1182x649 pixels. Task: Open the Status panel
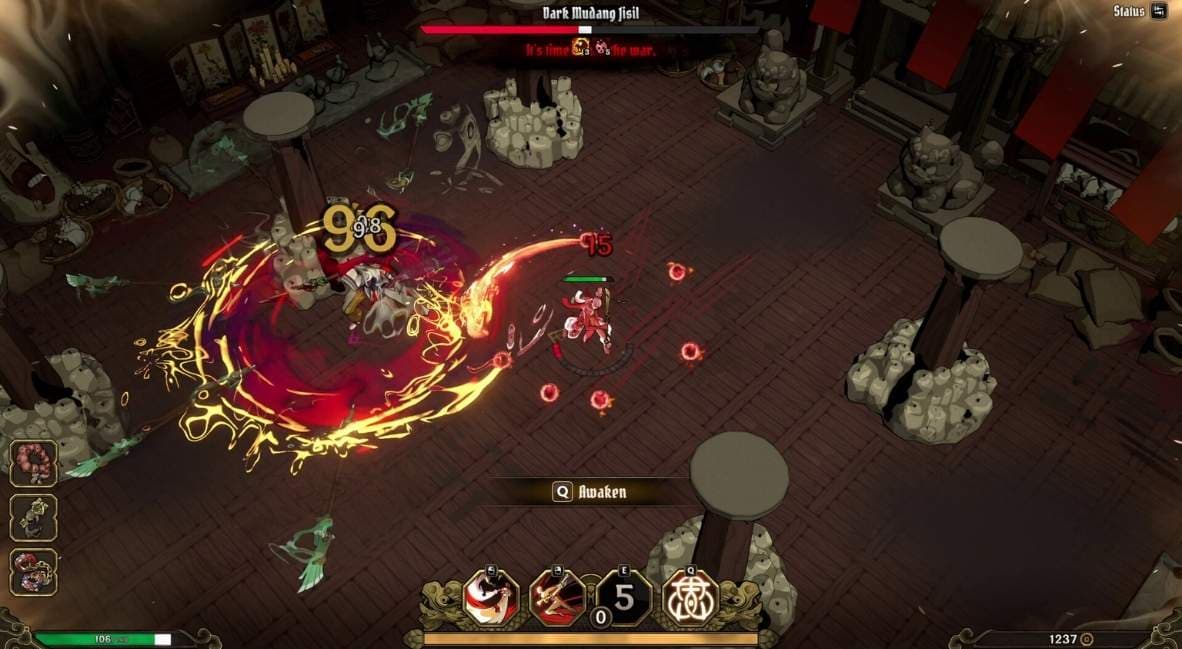[x=1139, y=12]
